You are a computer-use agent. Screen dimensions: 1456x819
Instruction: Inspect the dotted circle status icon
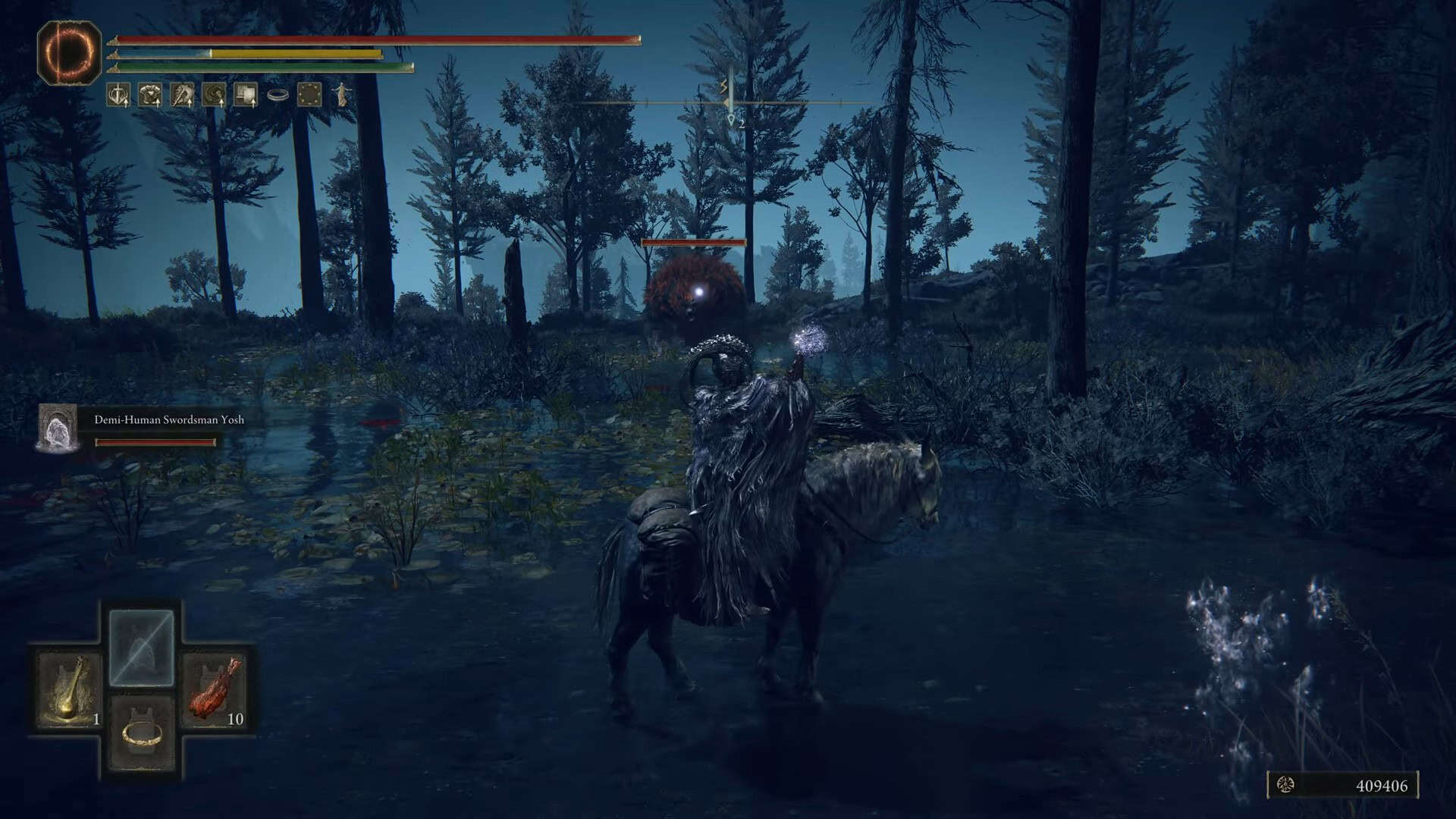309,95
